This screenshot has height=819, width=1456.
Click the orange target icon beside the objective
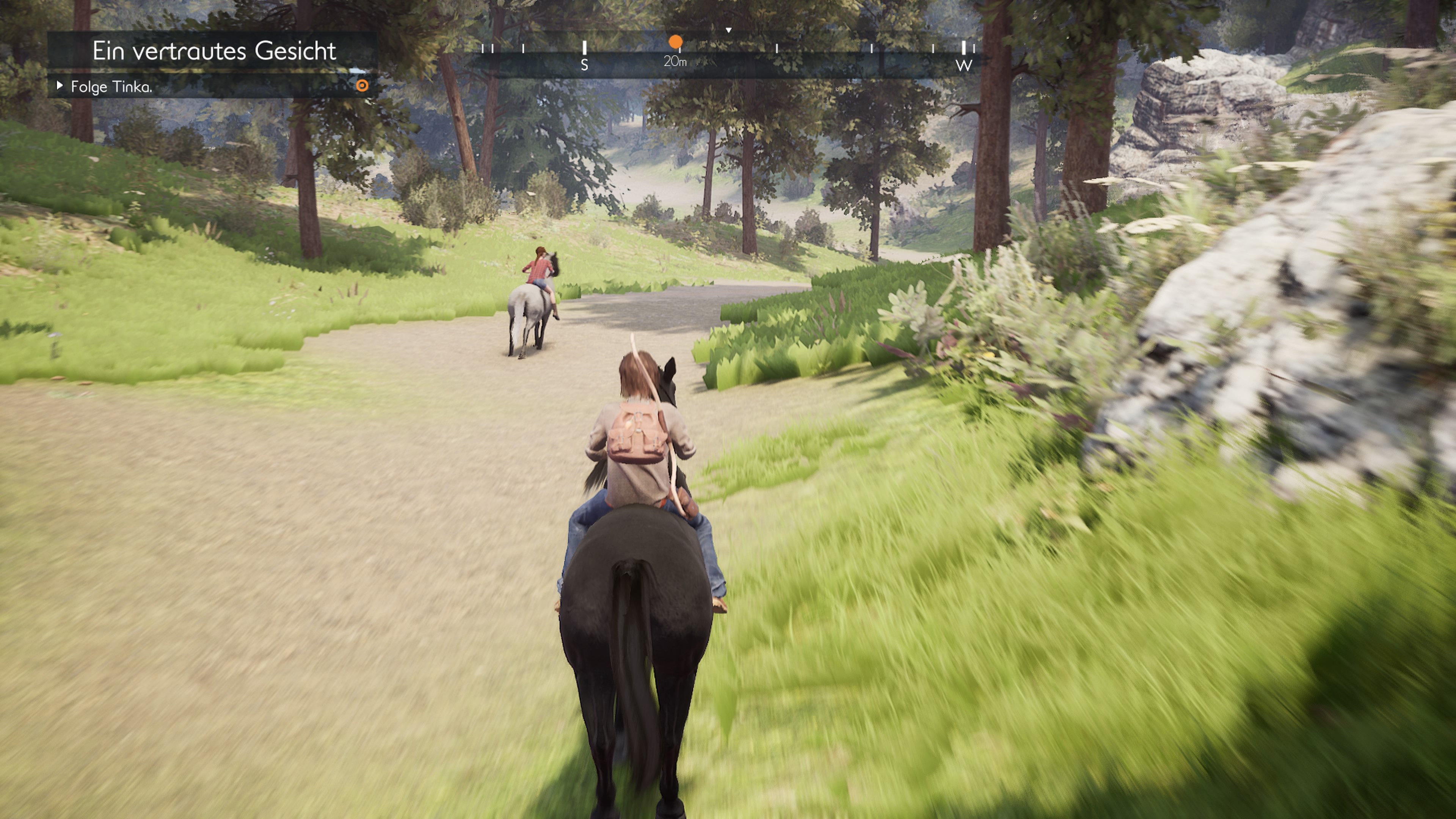click(362, 86)
